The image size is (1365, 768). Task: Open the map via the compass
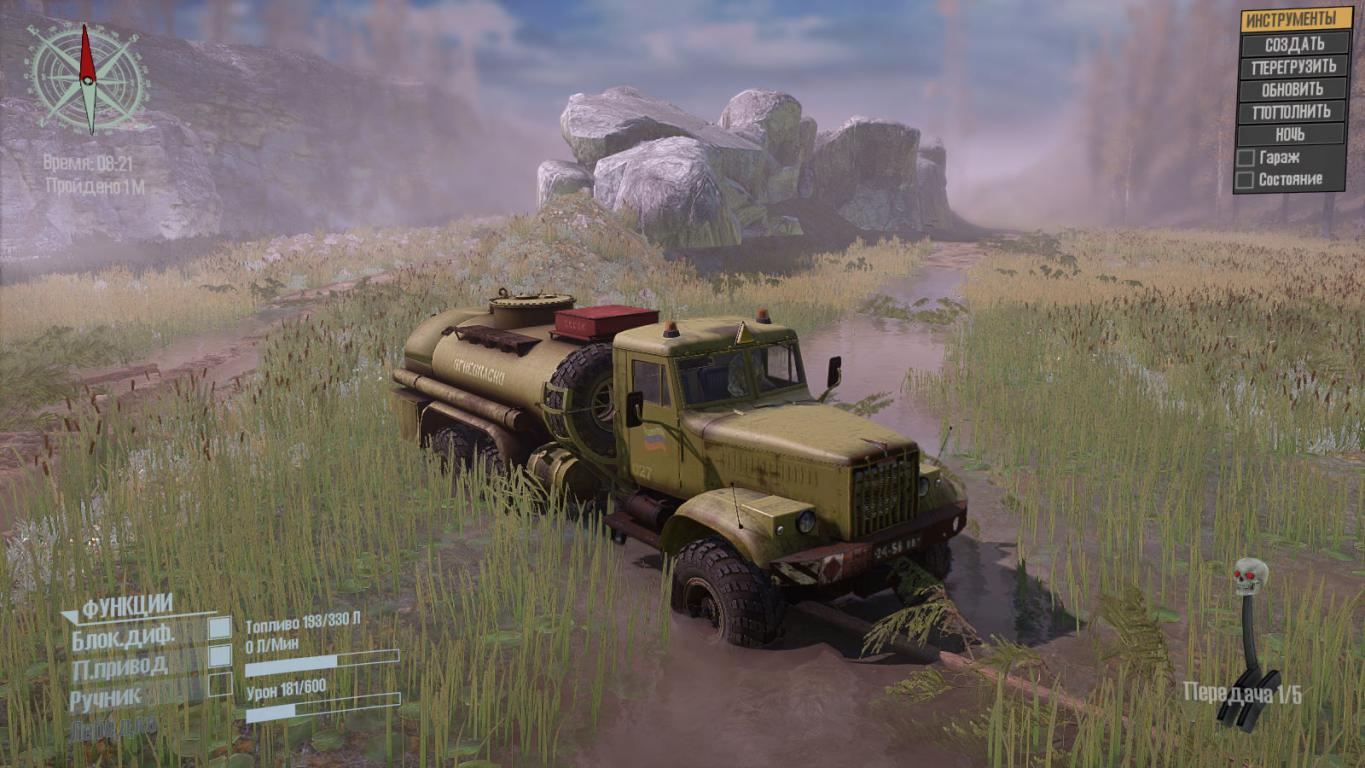click(88, 79)
